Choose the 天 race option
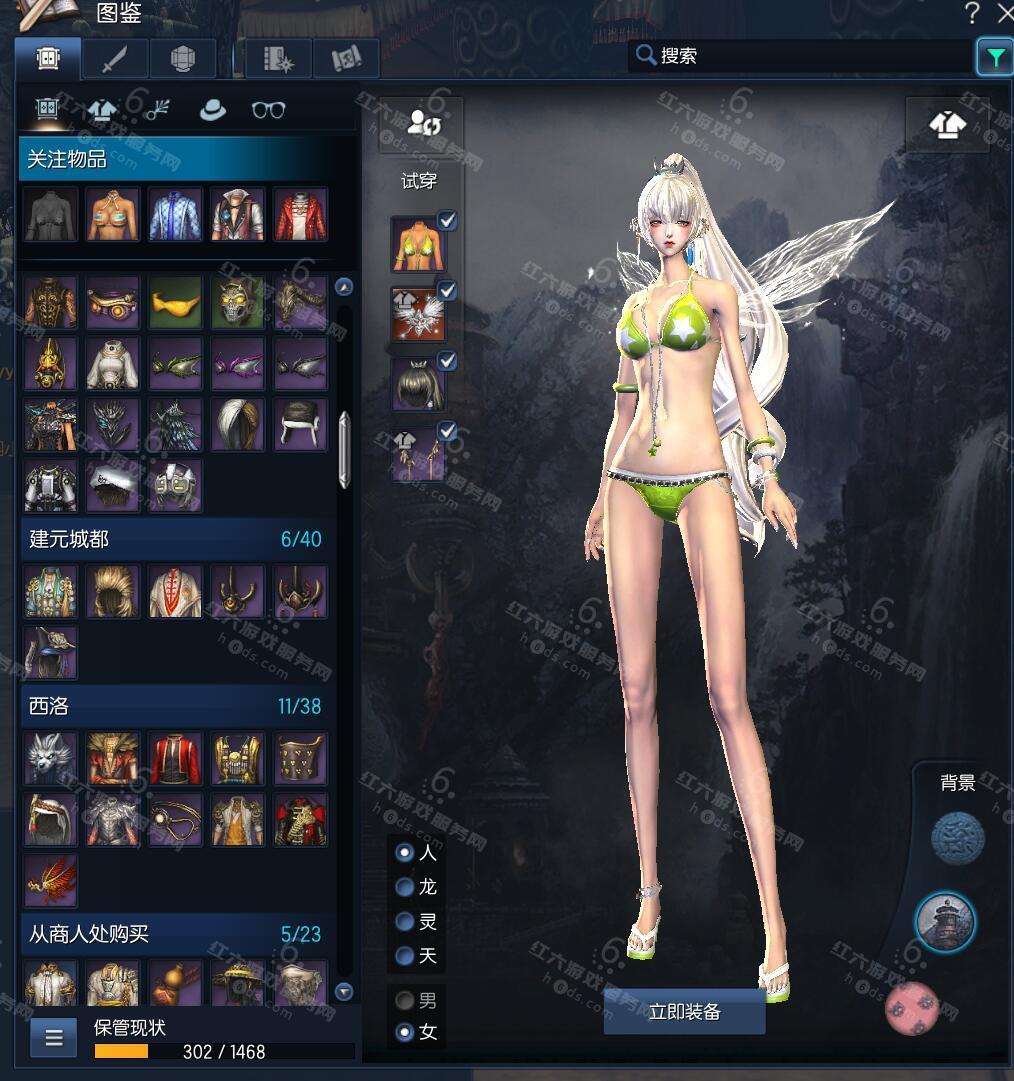 click(x=405, y=956)
